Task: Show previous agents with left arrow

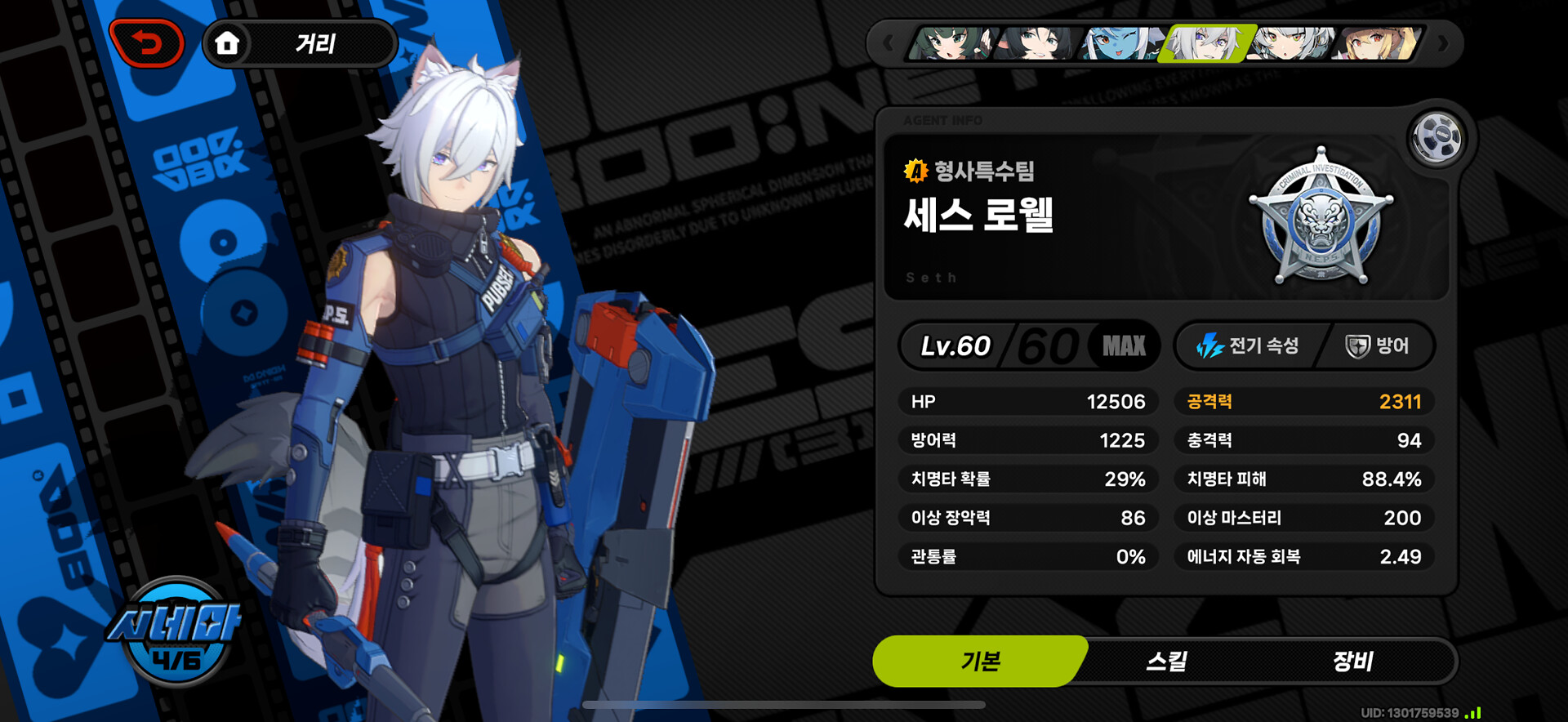Action: point(889,43)
